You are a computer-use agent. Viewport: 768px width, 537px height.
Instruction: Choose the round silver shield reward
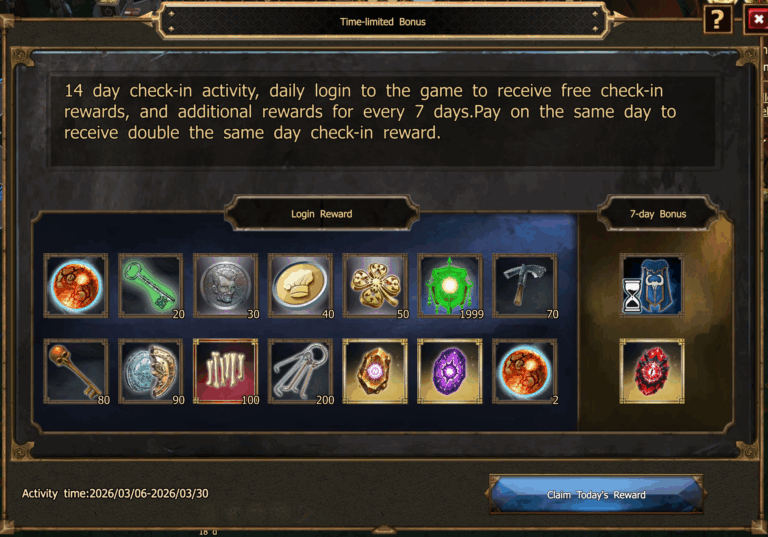point(151,371)
